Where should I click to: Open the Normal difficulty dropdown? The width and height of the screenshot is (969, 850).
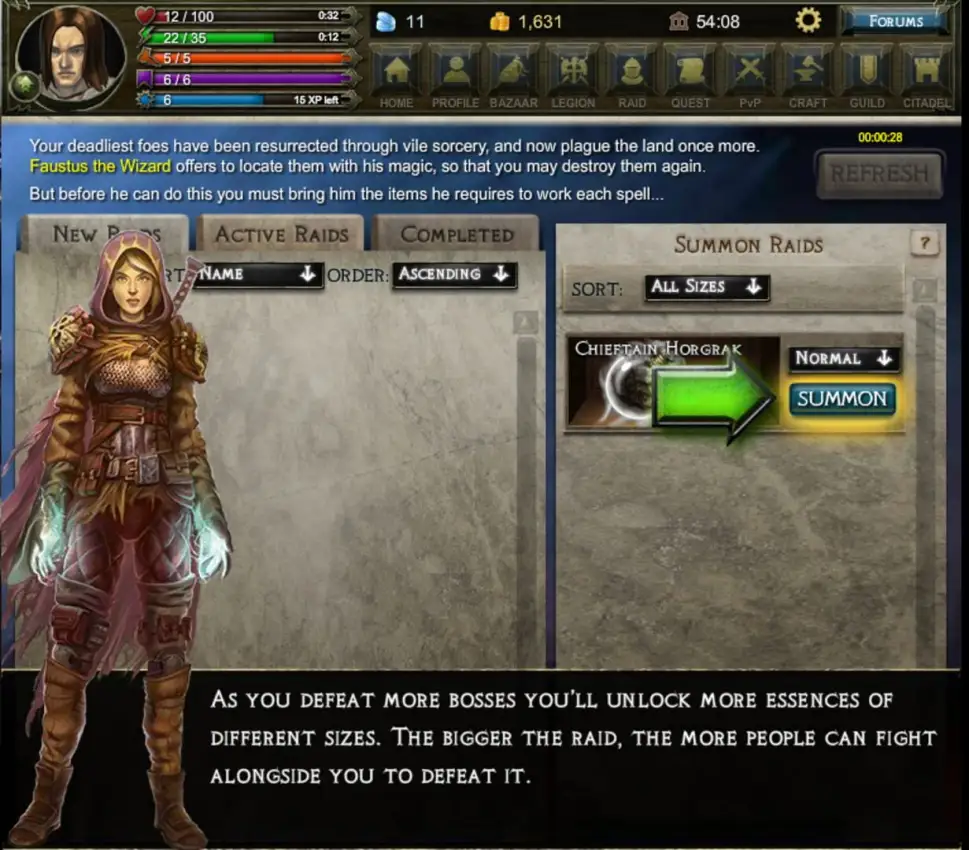tap(843, 358)
